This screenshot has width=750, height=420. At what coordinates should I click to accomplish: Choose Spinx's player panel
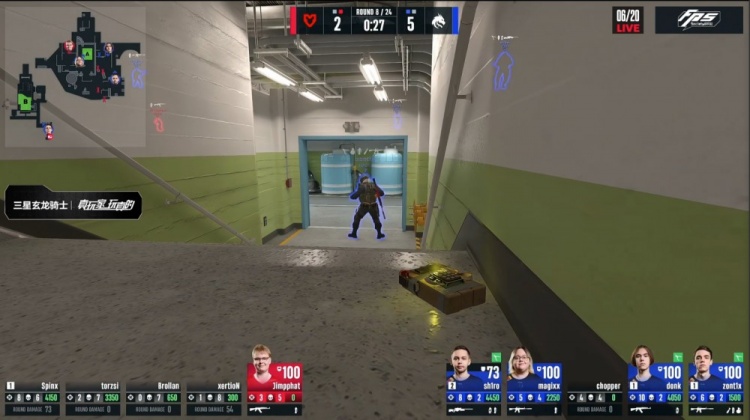tap(33, 397)
